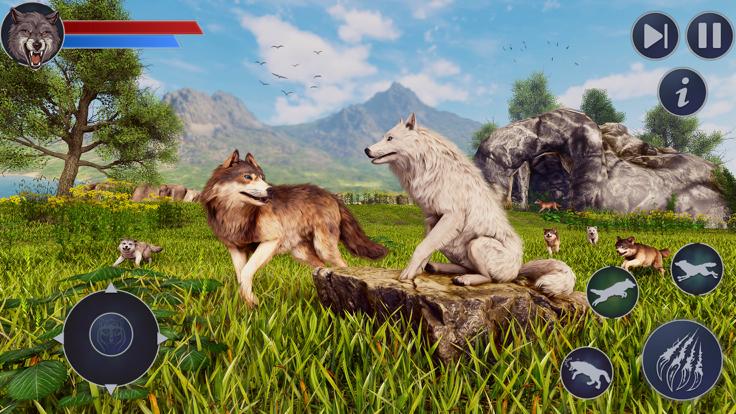Activate the blue leaping wolf ability

pos(696,269)
